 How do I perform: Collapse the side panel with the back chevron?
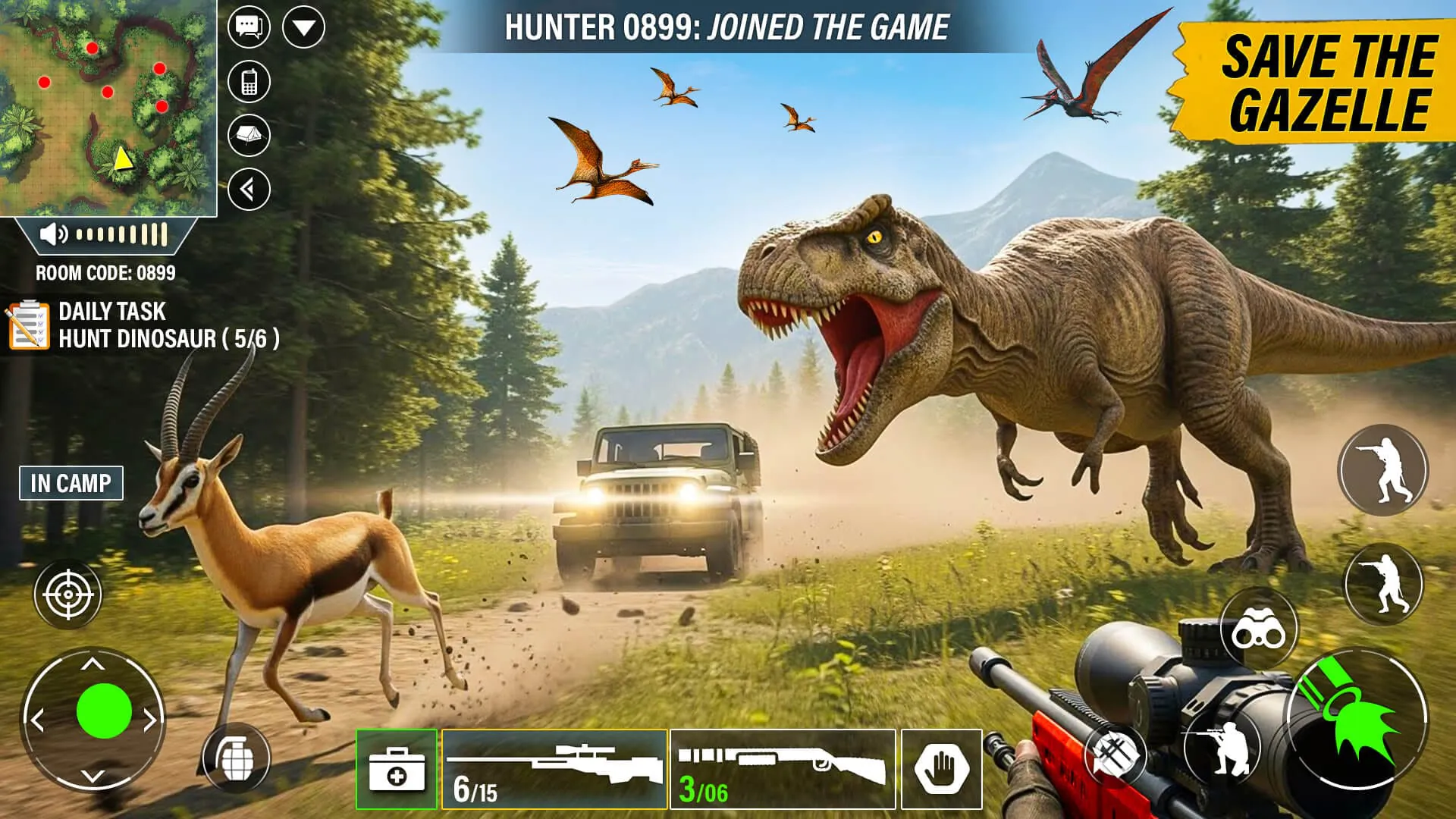pyautogui.click(x=249, y=190)
